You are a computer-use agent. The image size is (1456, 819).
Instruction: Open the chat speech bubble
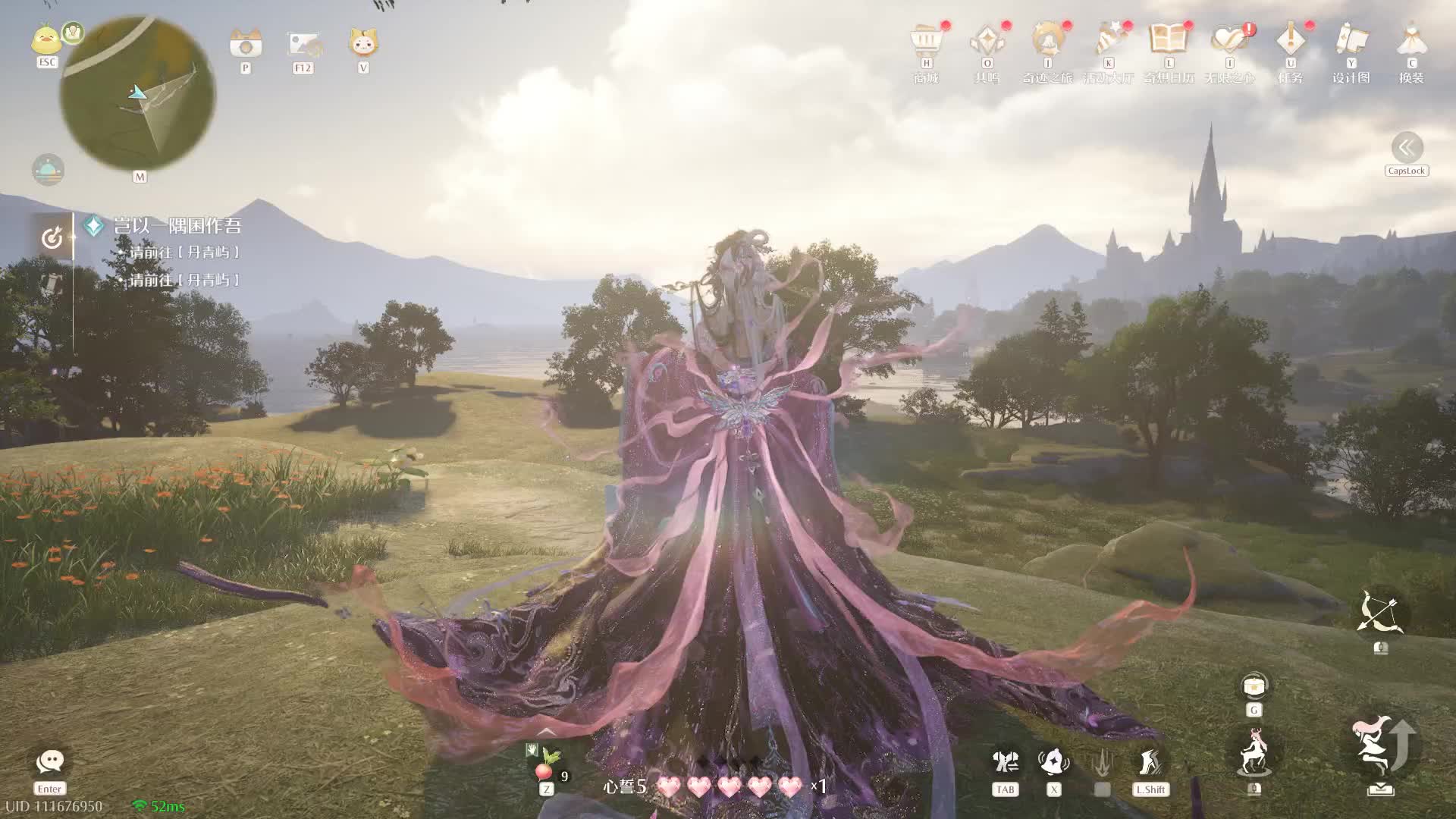pyautogui.click(x=50, y=761)
